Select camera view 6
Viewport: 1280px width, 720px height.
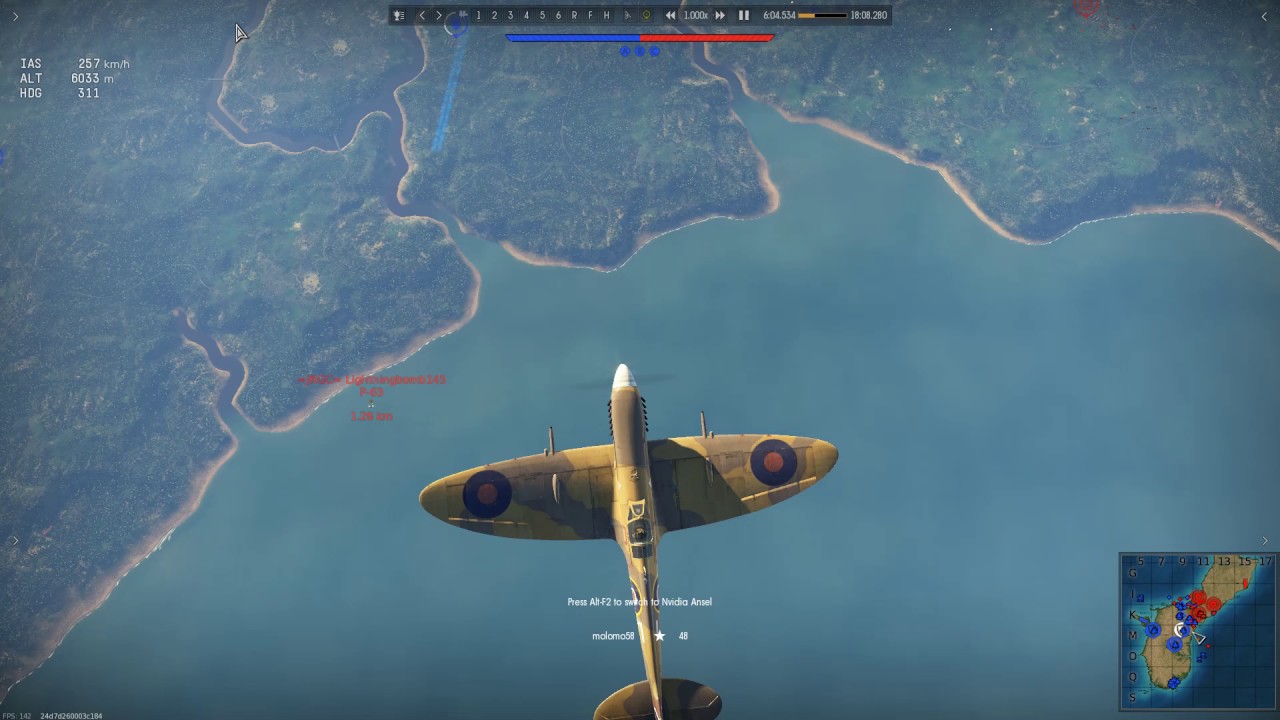(x=558, y=15)
